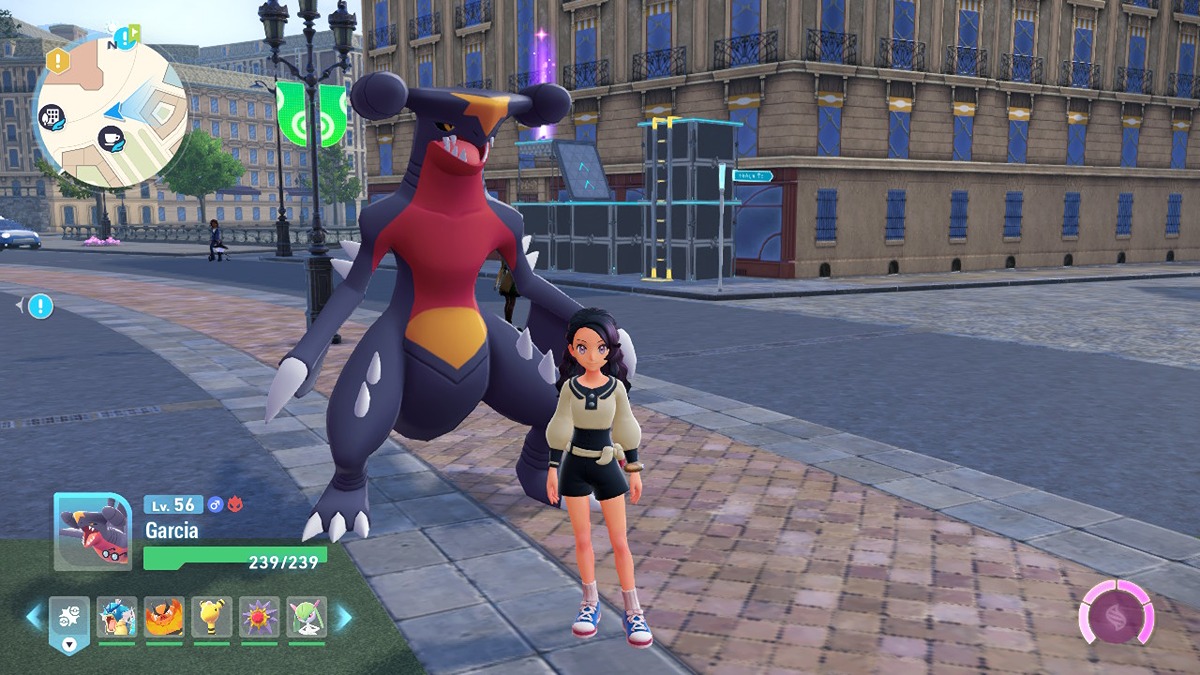The image size is (1200, 675).
Task: Switch to Gyarados in the party bar
Action: point(117,617)
